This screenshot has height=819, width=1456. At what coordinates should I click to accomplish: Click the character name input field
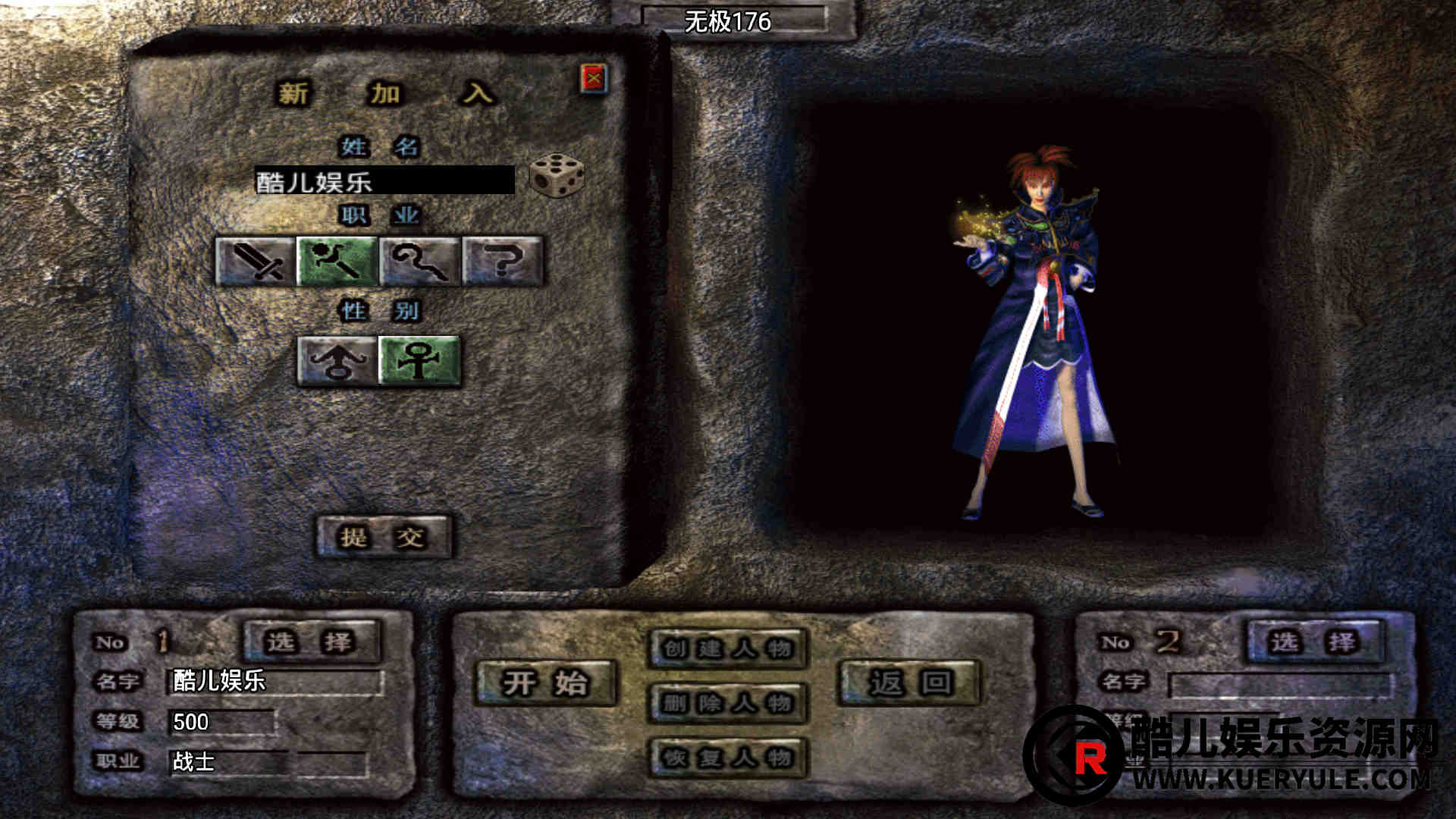(384, 181)
